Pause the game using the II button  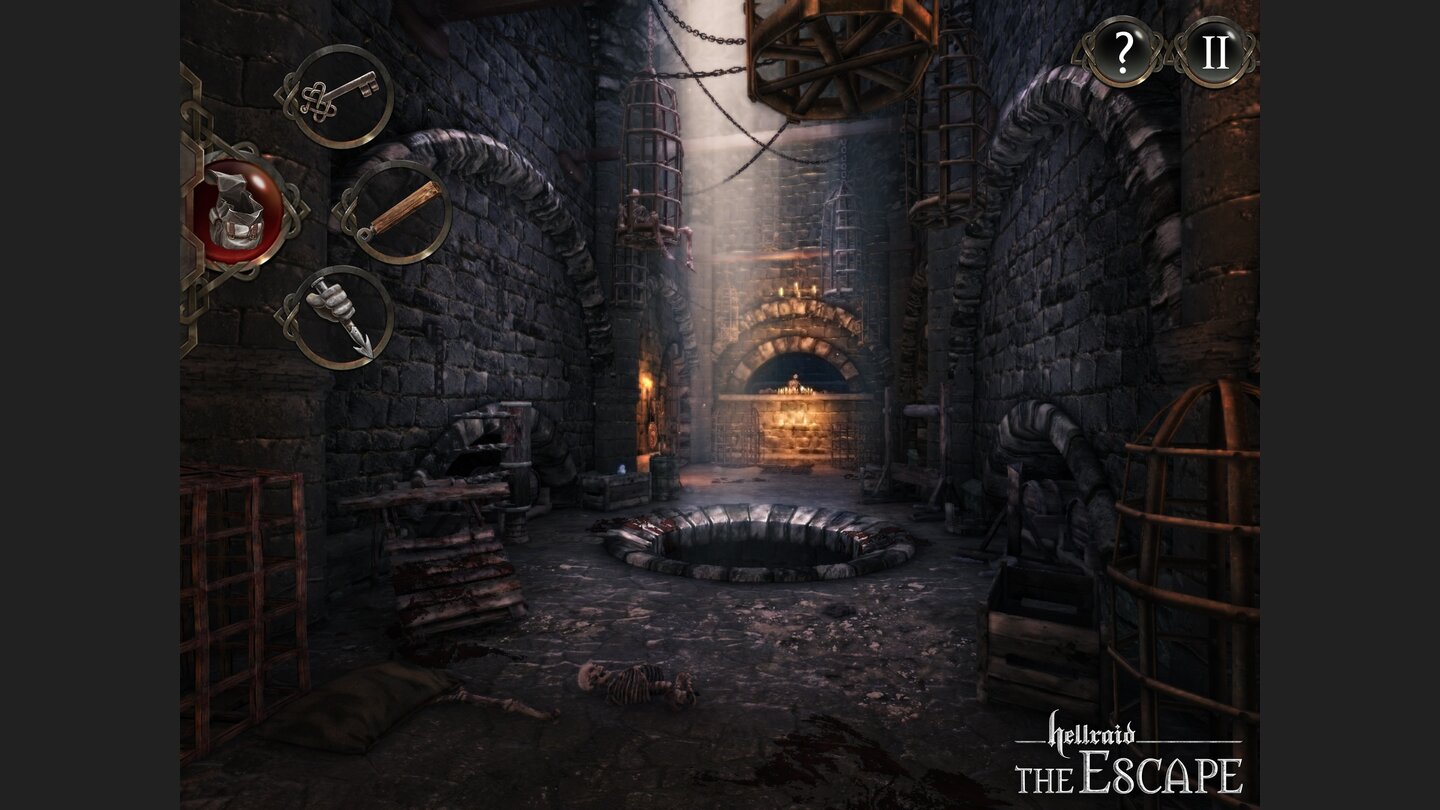click(x=1216, y=52)
